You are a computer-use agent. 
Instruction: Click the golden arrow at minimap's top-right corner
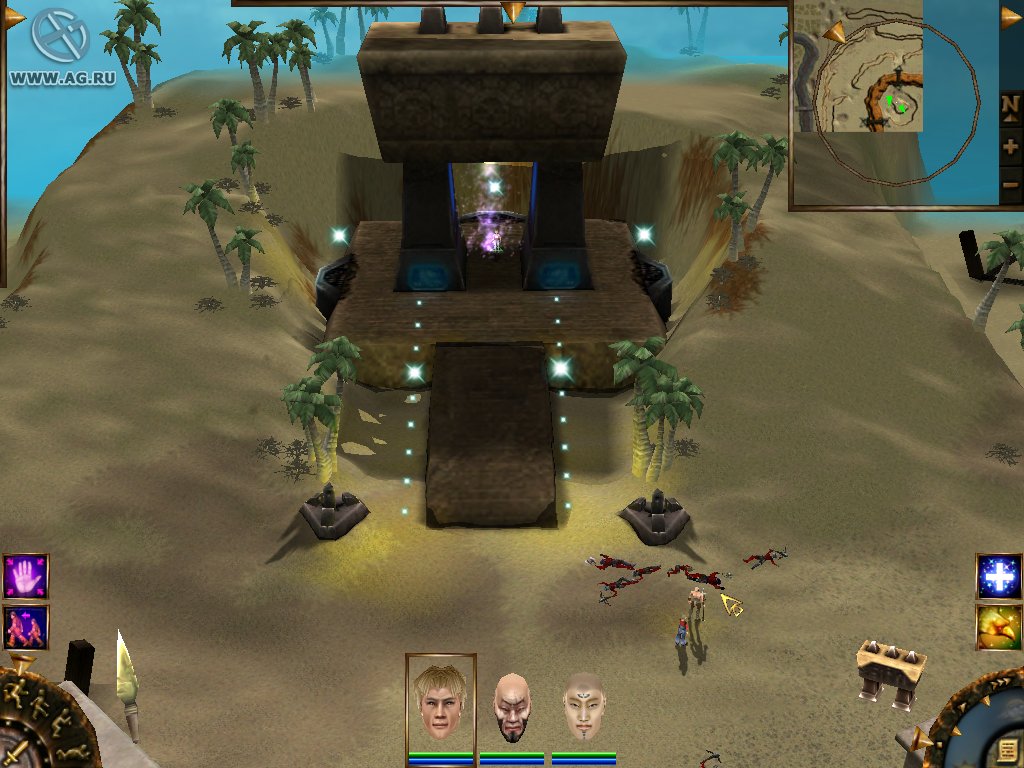pos(1011,16)
